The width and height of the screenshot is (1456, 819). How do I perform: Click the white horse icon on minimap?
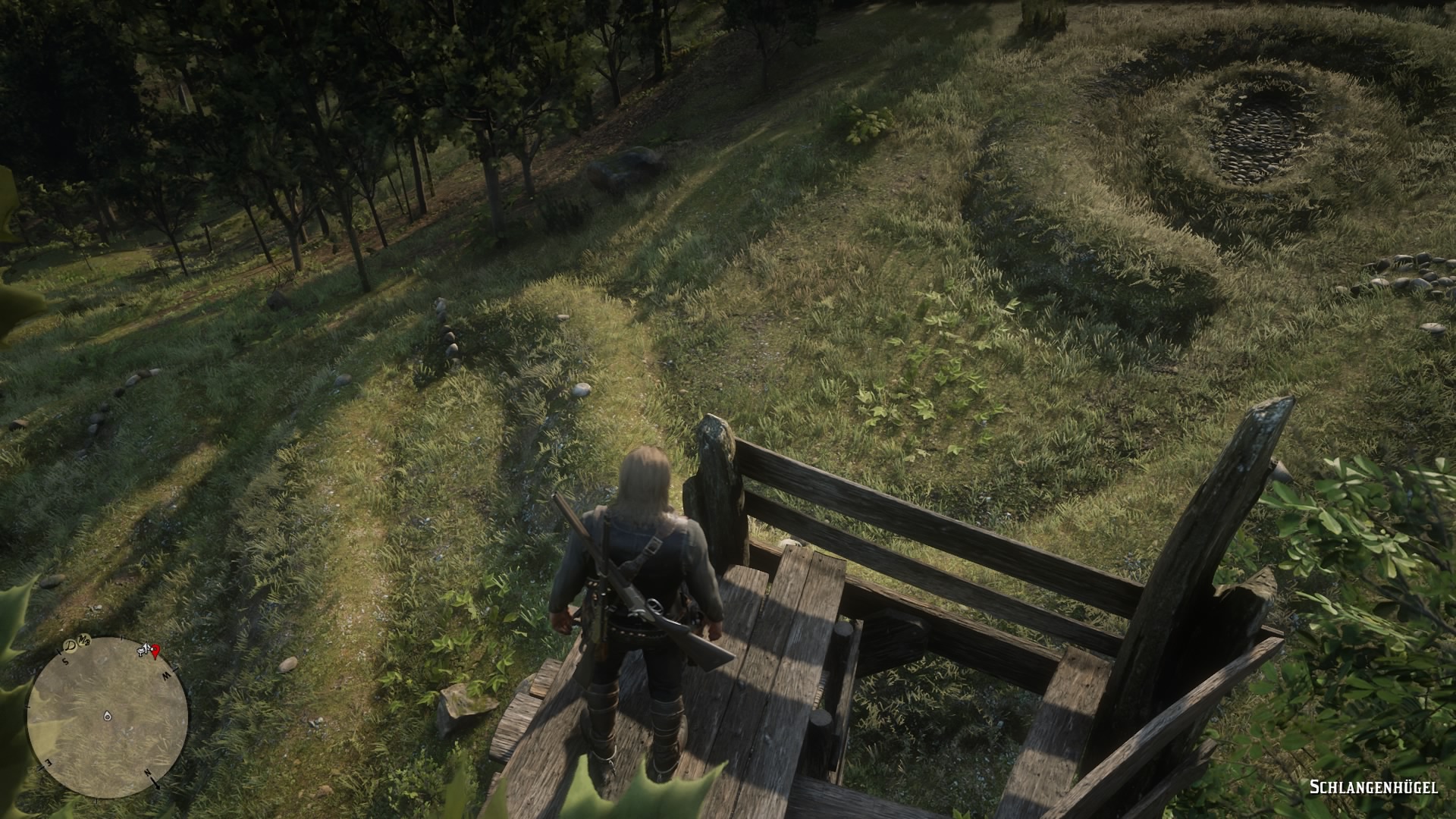click(x=143, y=648)
